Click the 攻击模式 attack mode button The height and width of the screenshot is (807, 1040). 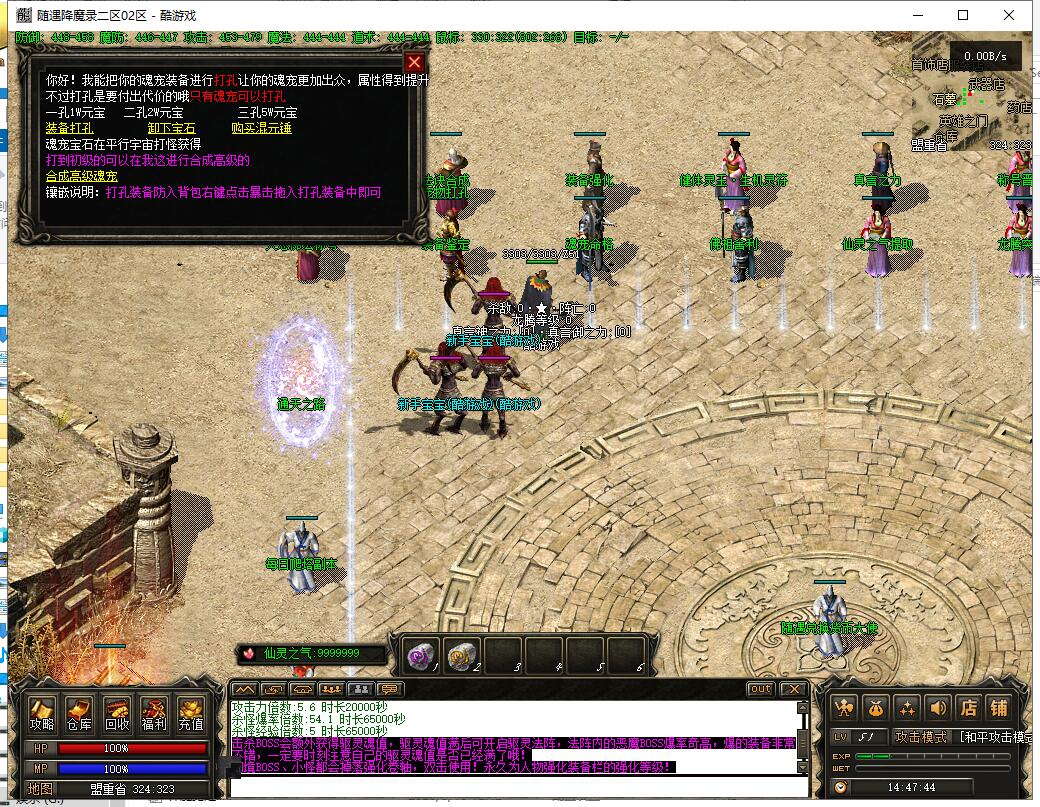point(921,737)
